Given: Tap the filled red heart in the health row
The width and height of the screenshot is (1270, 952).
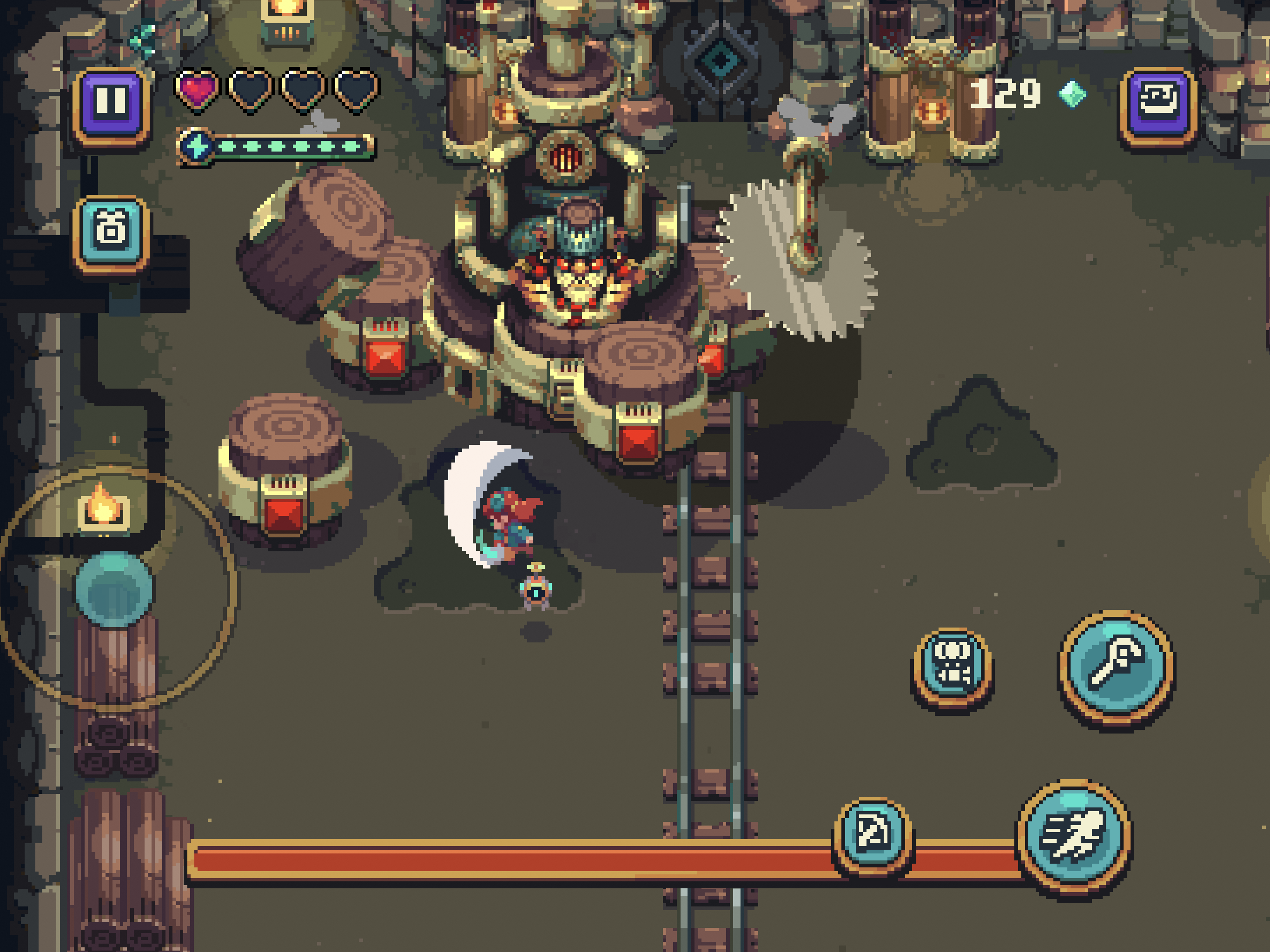Looking at the screenshot, I should (196, 91).
